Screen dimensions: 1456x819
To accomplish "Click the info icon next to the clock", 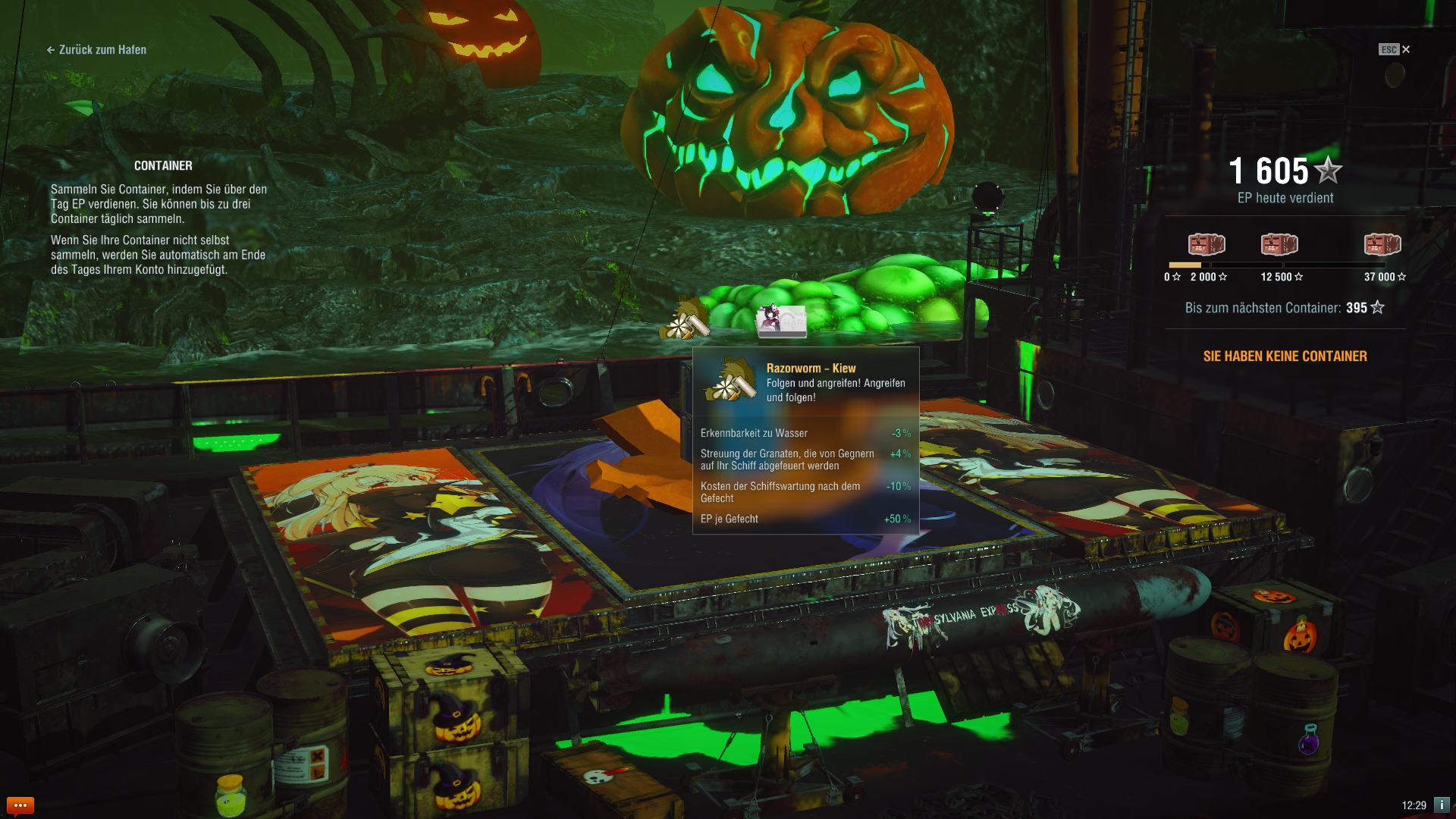I will click(x=1442, y=803).
